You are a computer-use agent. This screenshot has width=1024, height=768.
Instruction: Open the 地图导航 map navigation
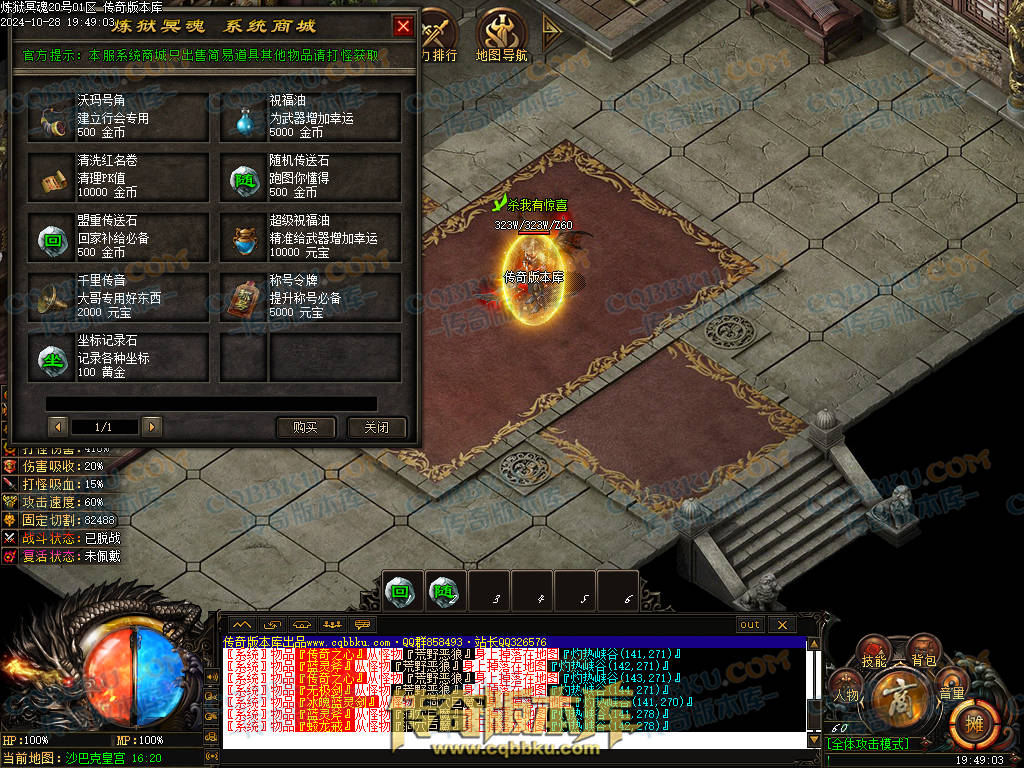501,36
